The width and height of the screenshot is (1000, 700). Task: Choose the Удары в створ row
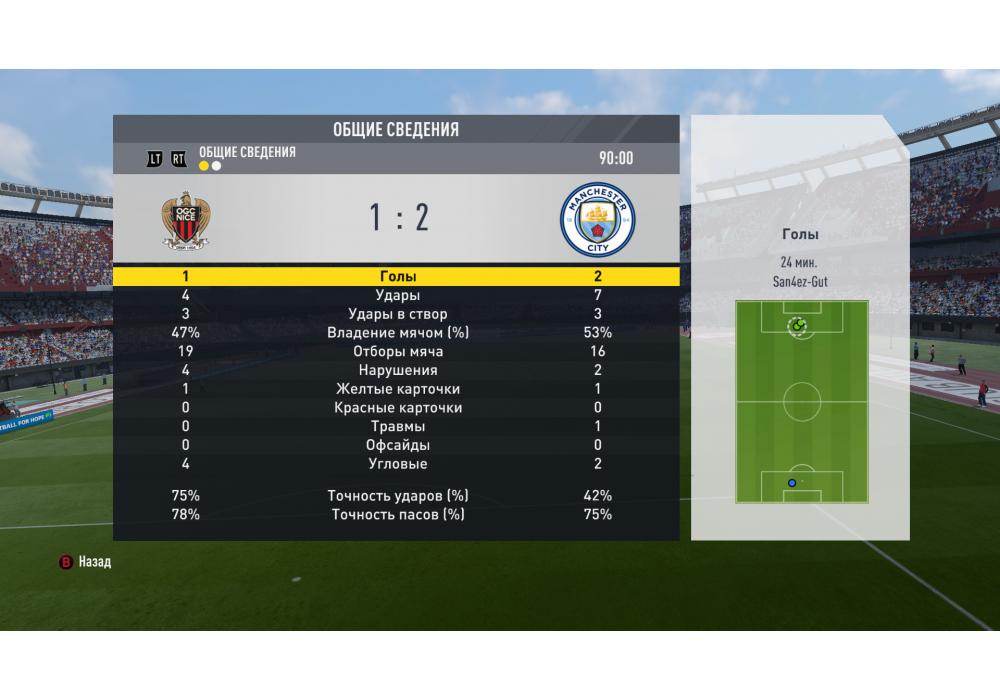pos(397,314)
